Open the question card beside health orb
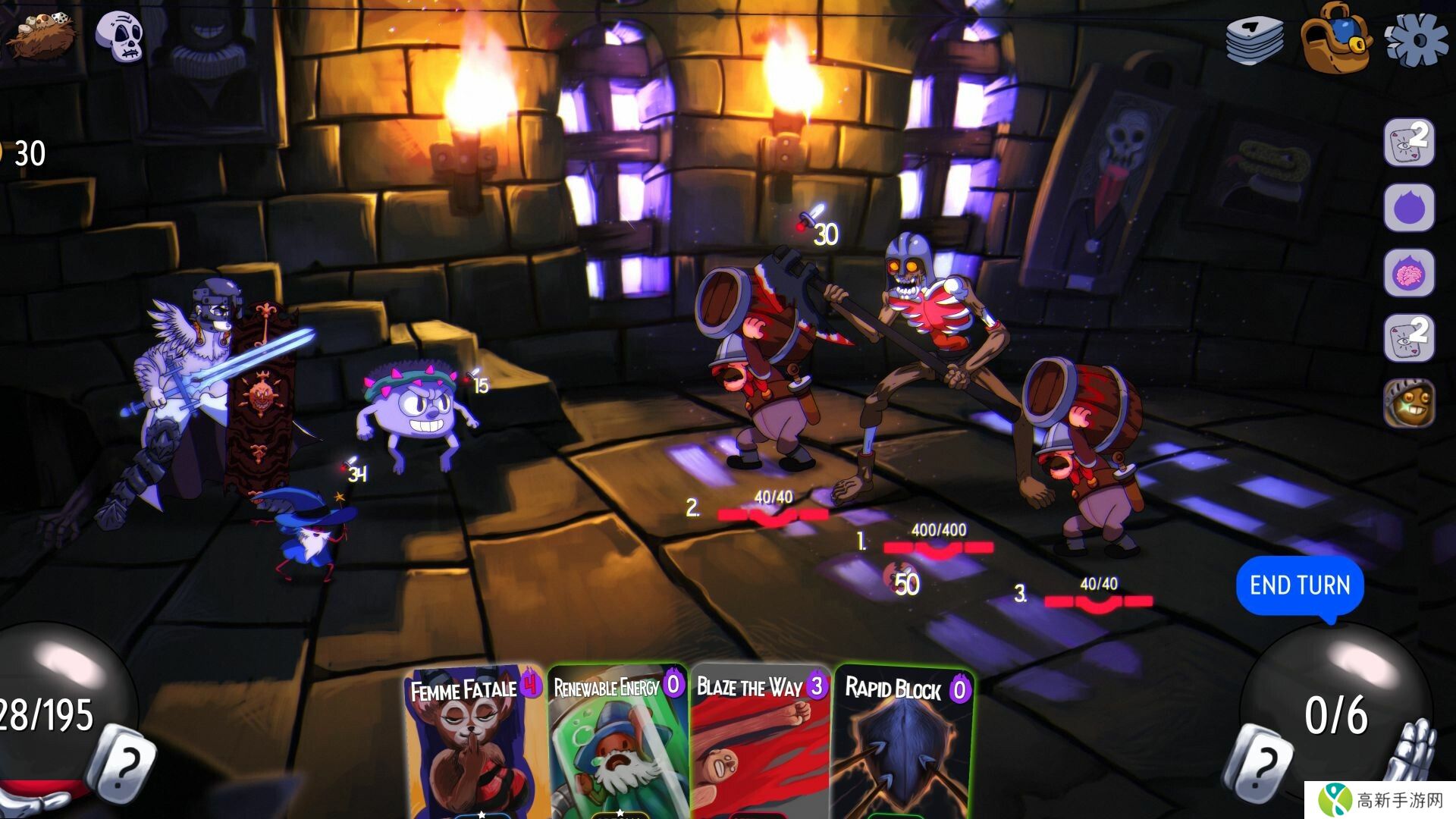The width and height of the screenshot is (1456, 819). coord(121,762)
